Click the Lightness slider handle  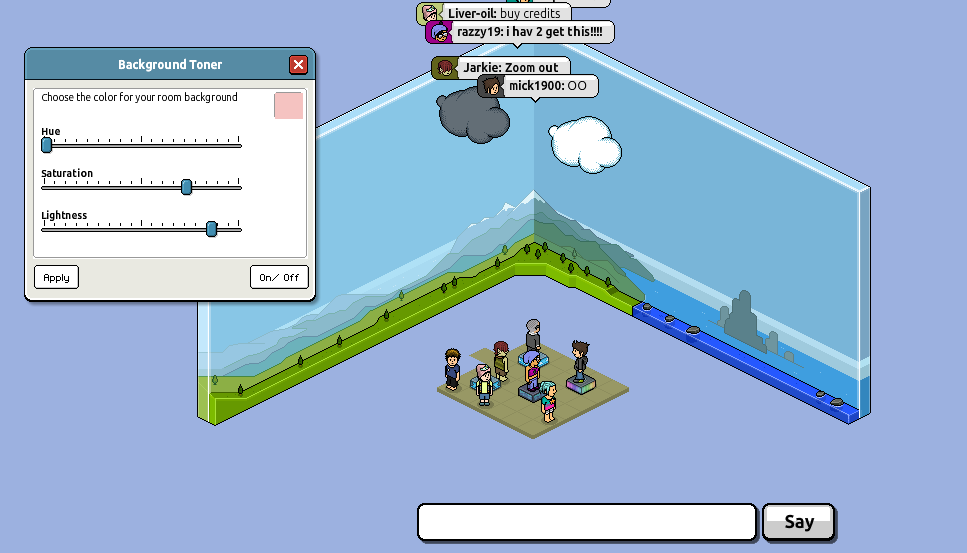(x=211, y=229)
